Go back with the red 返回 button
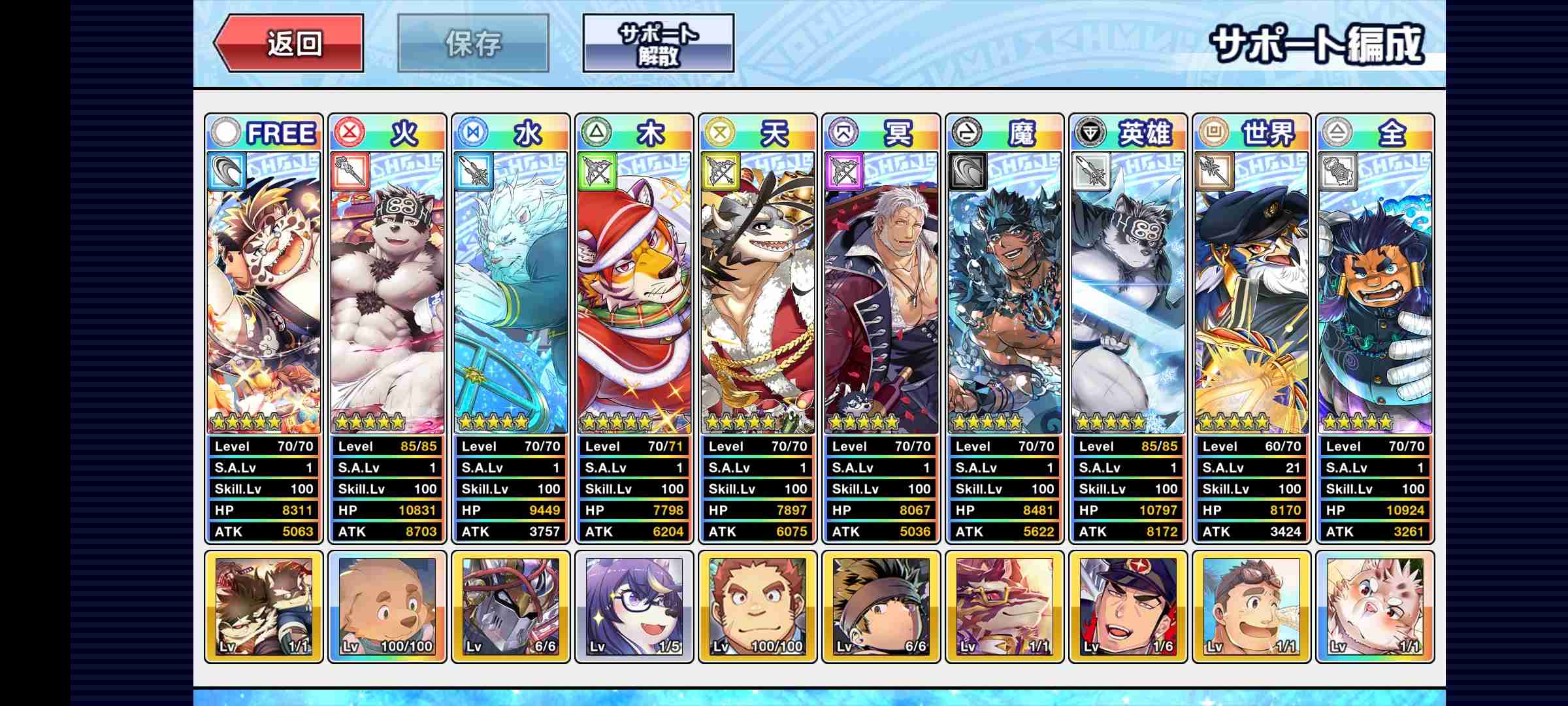The image size is (1568, 706). point(289,44)
